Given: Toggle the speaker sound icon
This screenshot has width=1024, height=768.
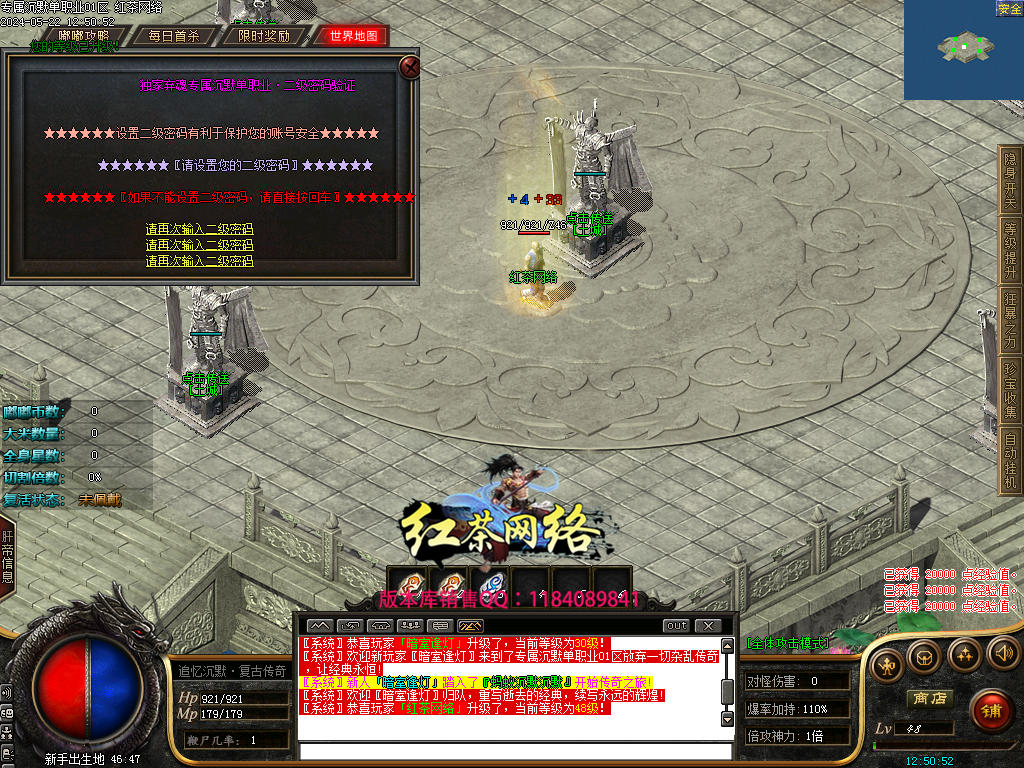Looking at the screenshot, I should (x=1002, y=654).
